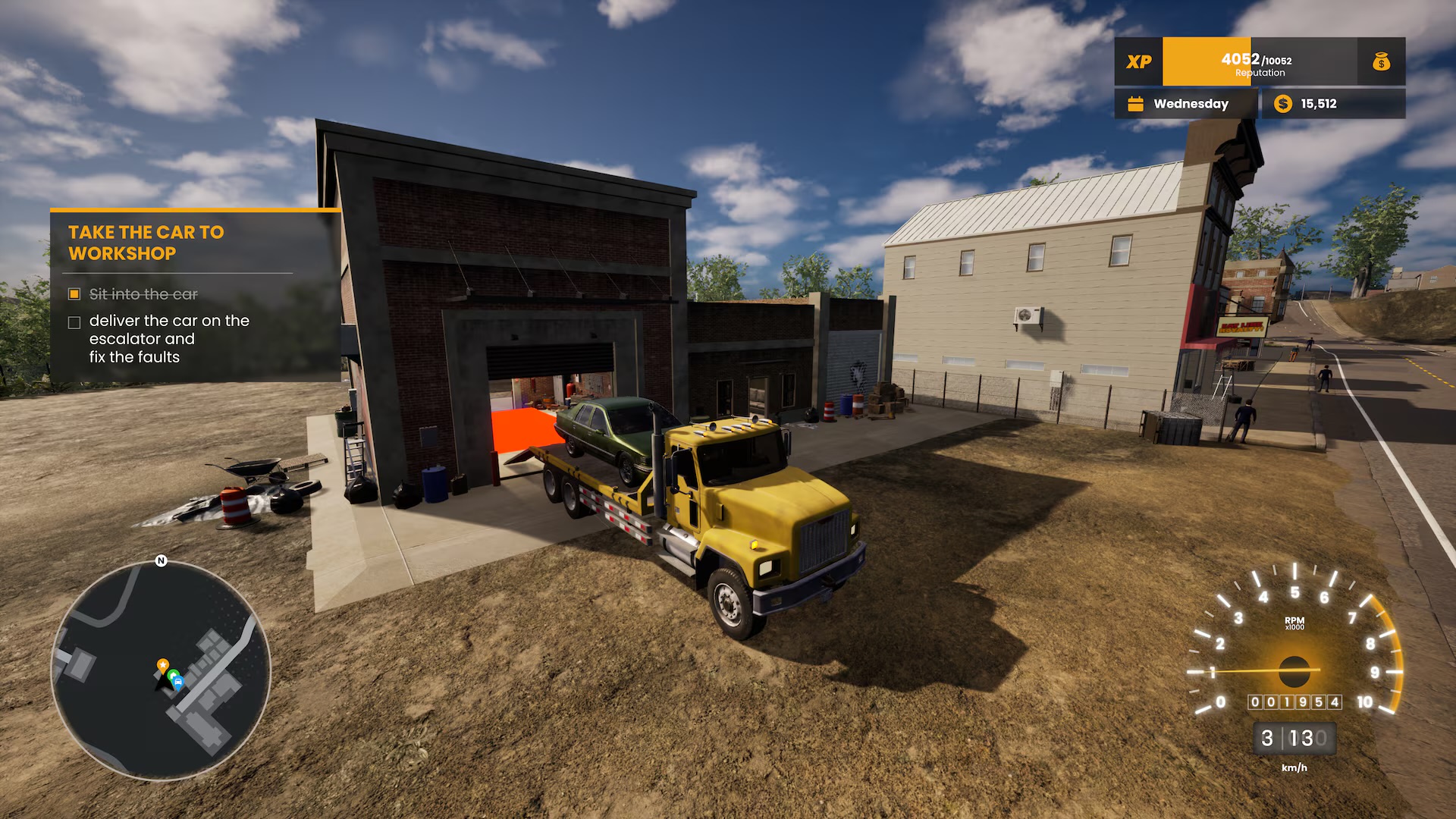
Task: Click the completed Sit into the car checkbox
Action: pyautogui.click(x=74, y=292)
